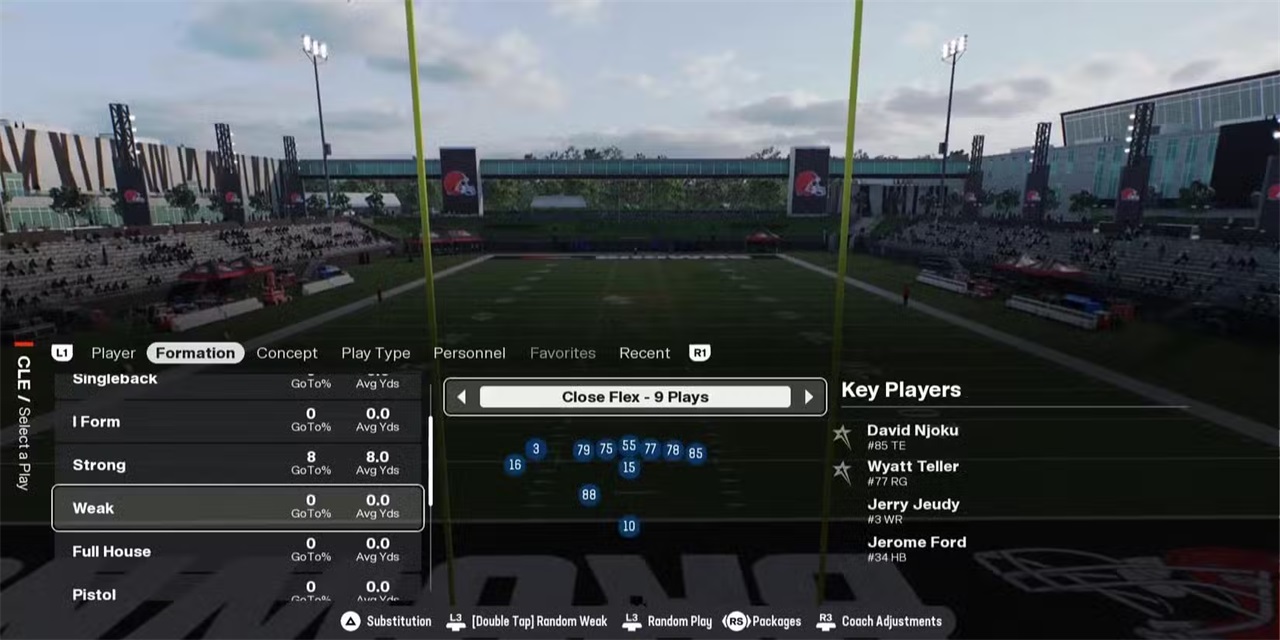Pick the Strong formation row
The width and height of the screenshot is (1280, 640).
pyautogui.click(x=238, y=465)
